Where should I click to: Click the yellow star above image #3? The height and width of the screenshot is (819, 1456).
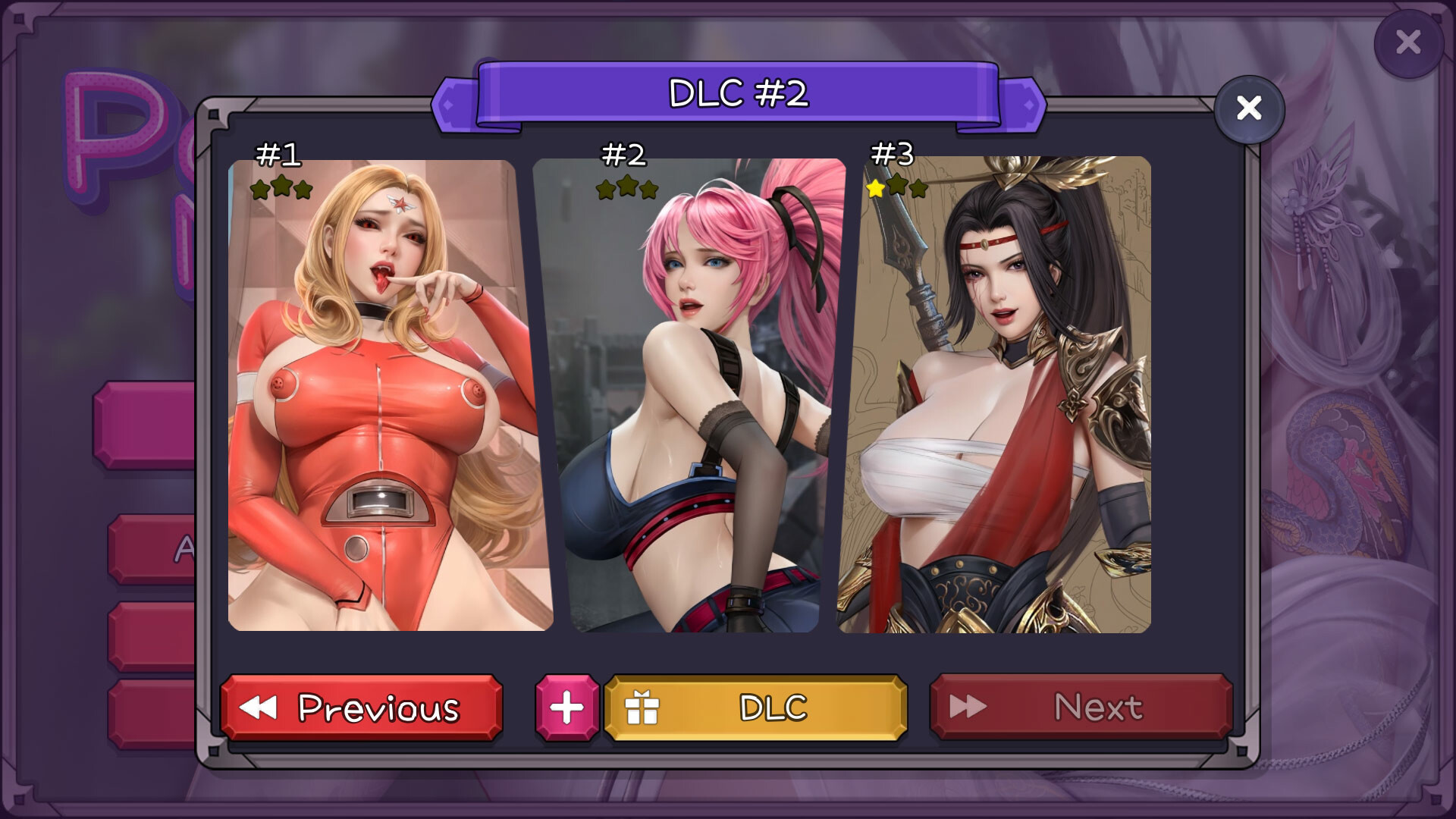pyautogui.click(x=877, y=187)
